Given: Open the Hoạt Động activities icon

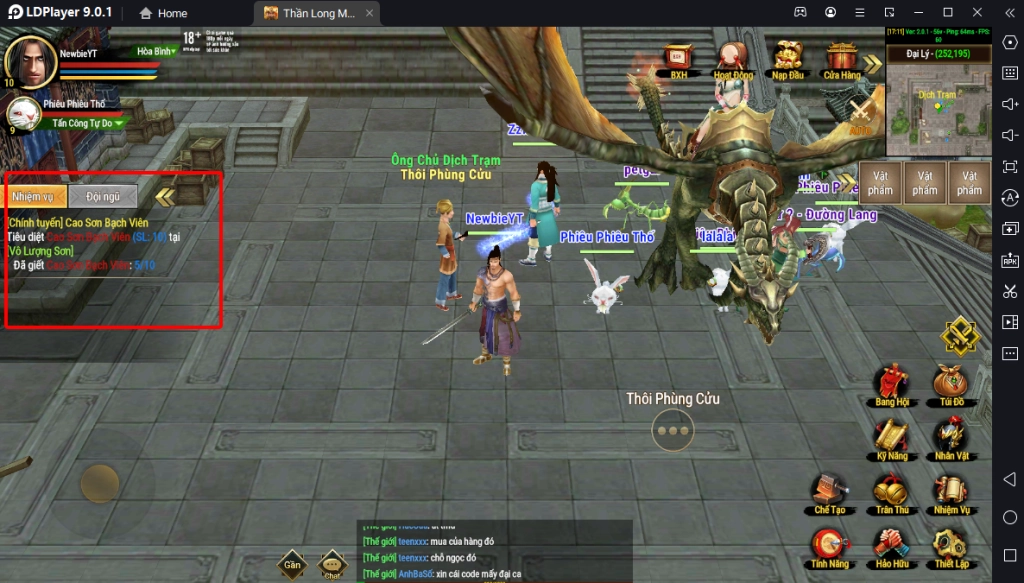Looking at the screenshot, I should tap(733, 58).
